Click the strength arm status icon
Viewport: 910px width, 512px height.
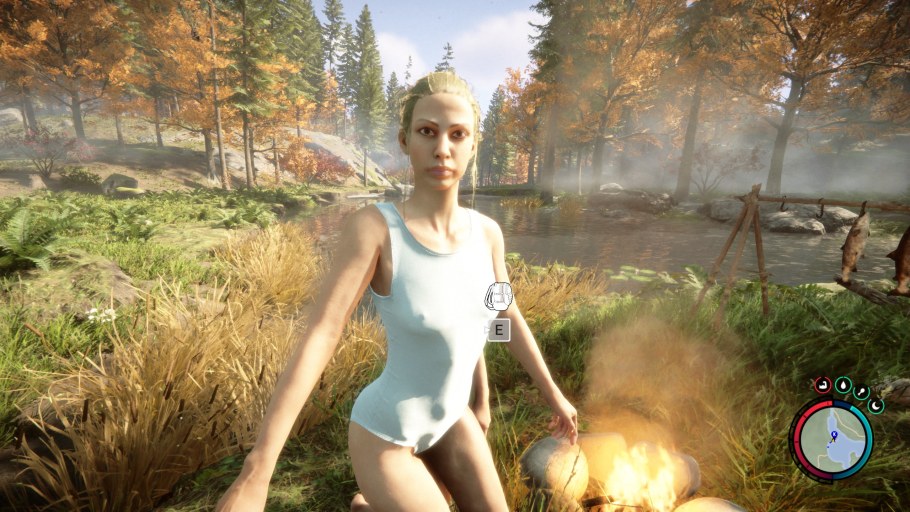(x=822, y=383)
